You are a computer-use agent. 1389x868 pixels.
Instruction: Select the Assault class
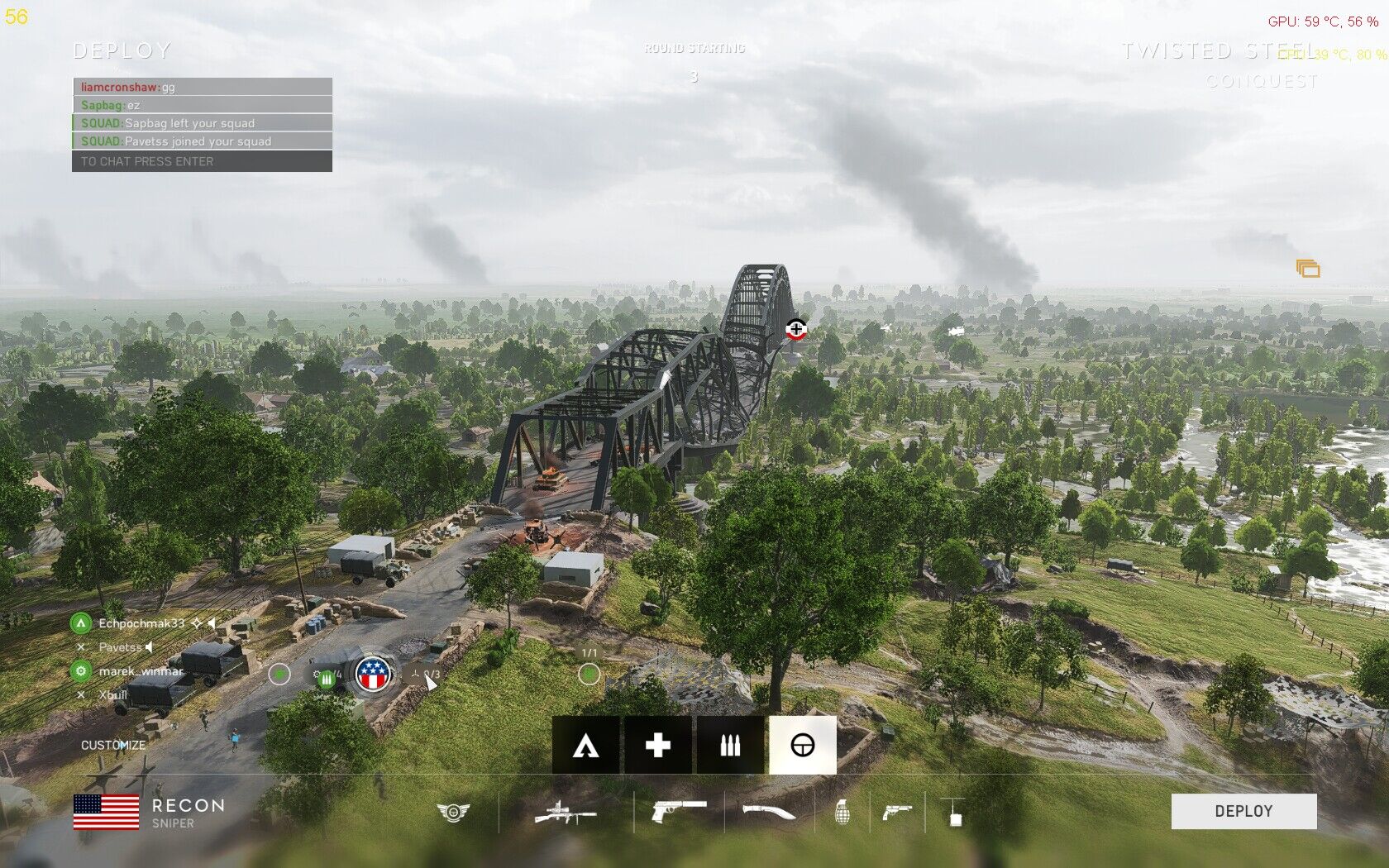point(586,746)
